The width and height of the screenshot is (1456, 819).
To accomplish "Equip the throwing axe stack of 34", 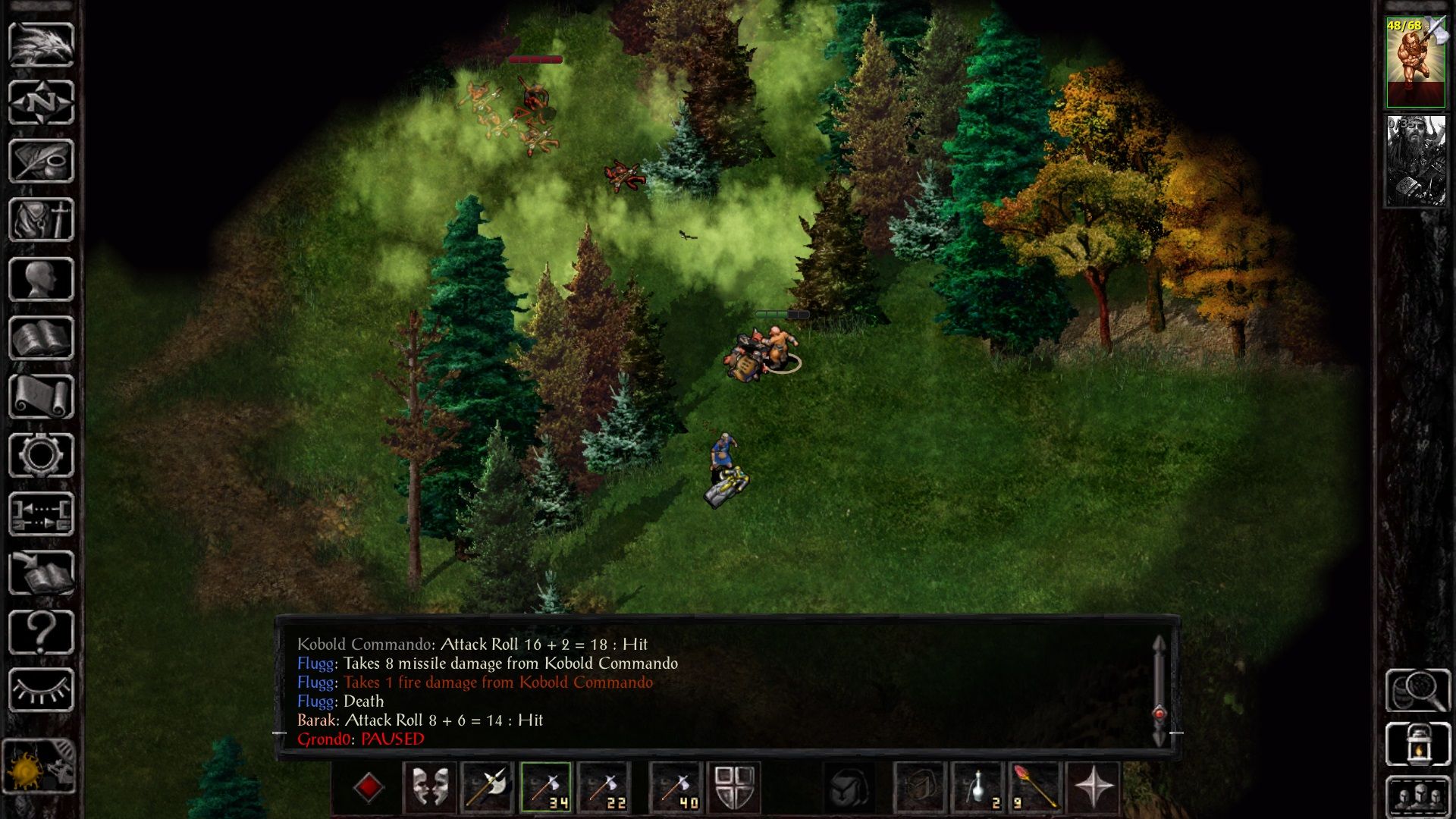I will [545, 787].
